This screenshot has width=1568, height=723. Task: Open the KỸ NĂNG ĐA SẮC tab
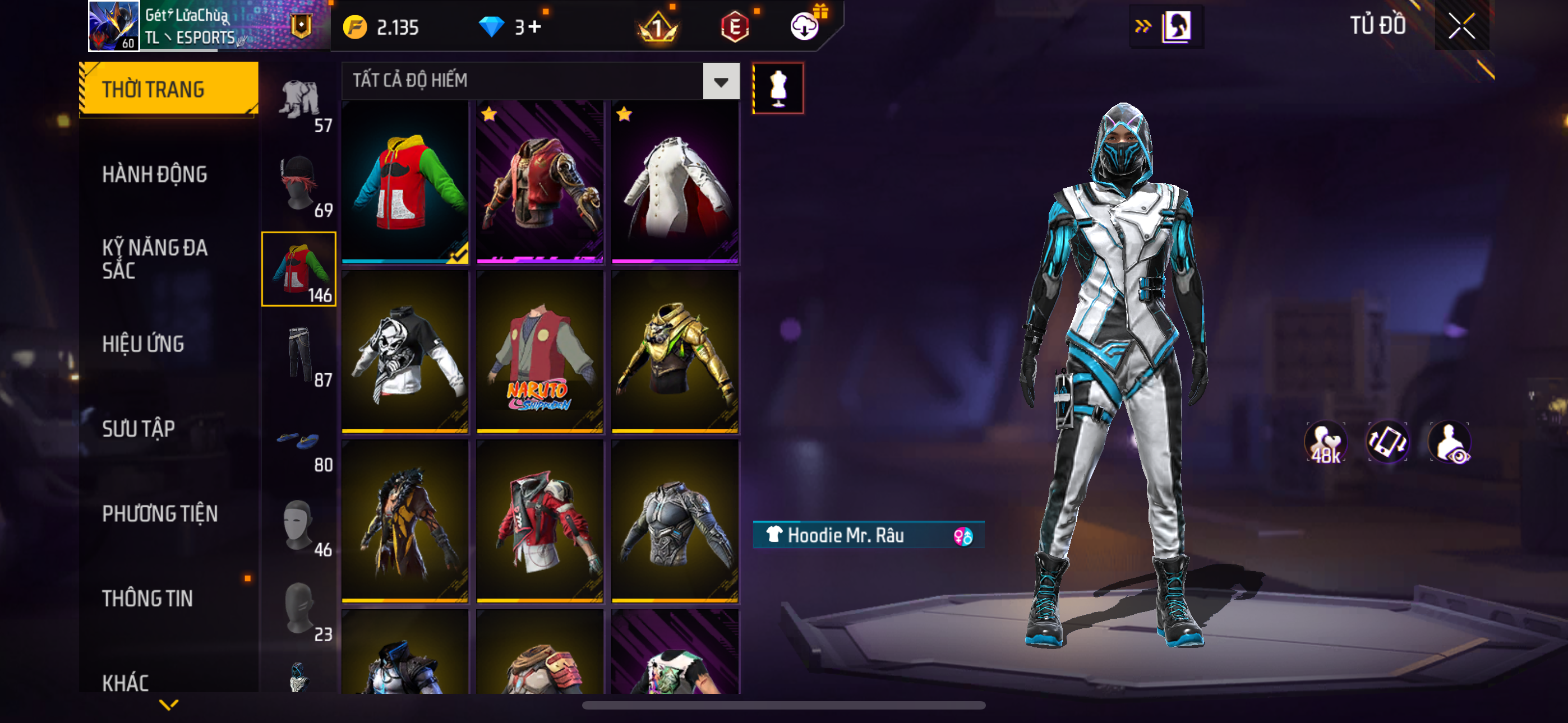click(155, 258)
